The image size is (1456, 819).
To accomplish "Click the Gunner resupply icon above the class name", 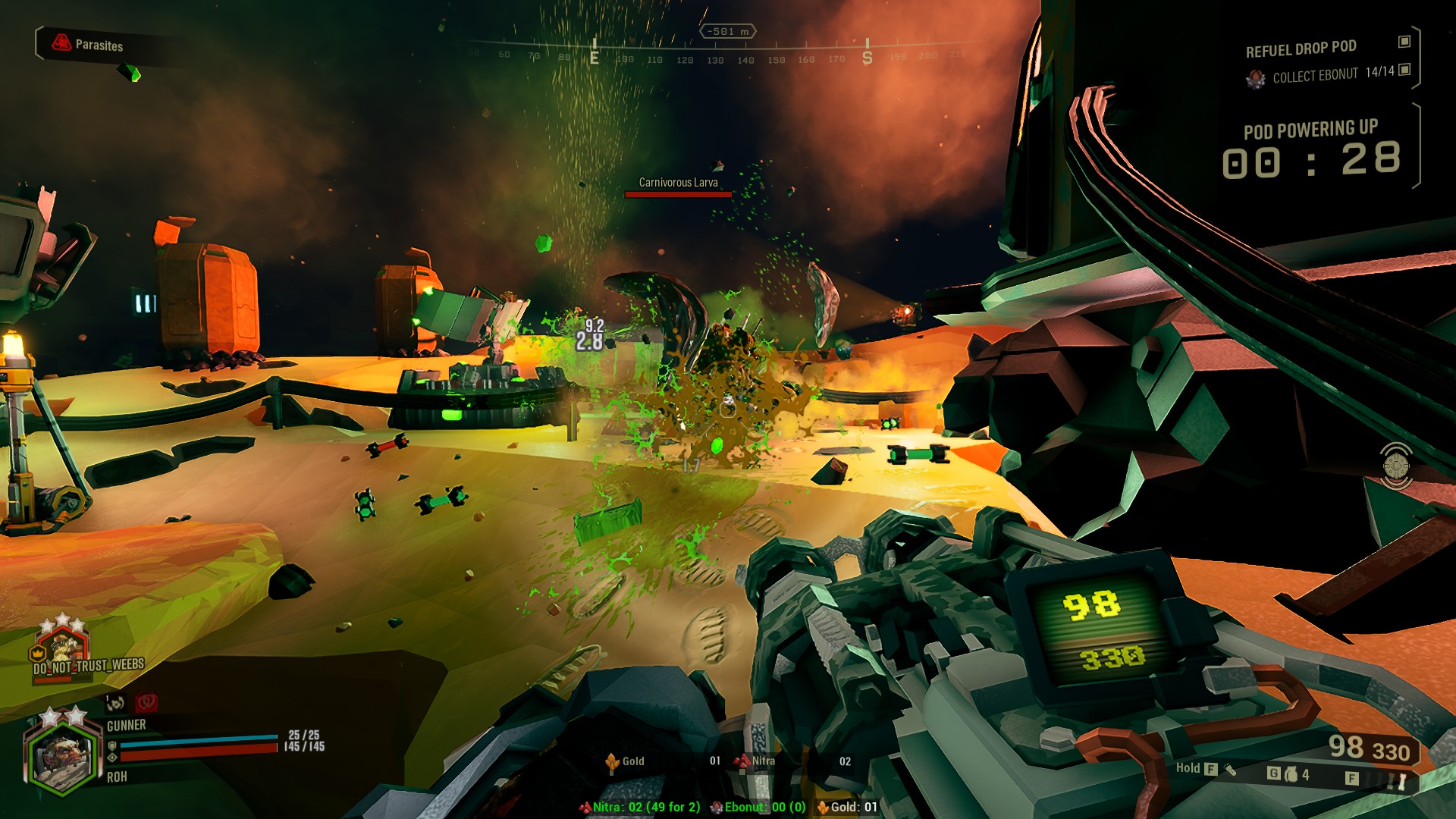I will click(x=114, y=703).
